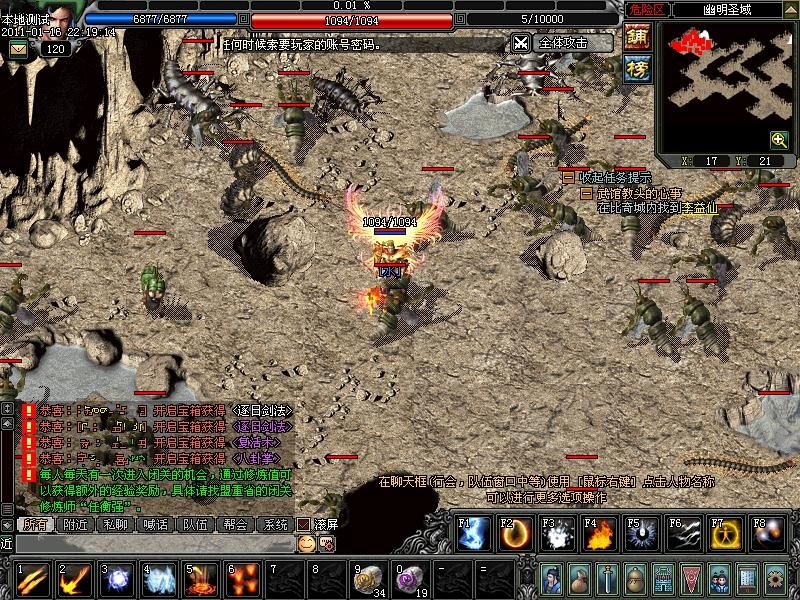Click the chat input field
This screenshot has width=800, height=600.
point(150,543)
